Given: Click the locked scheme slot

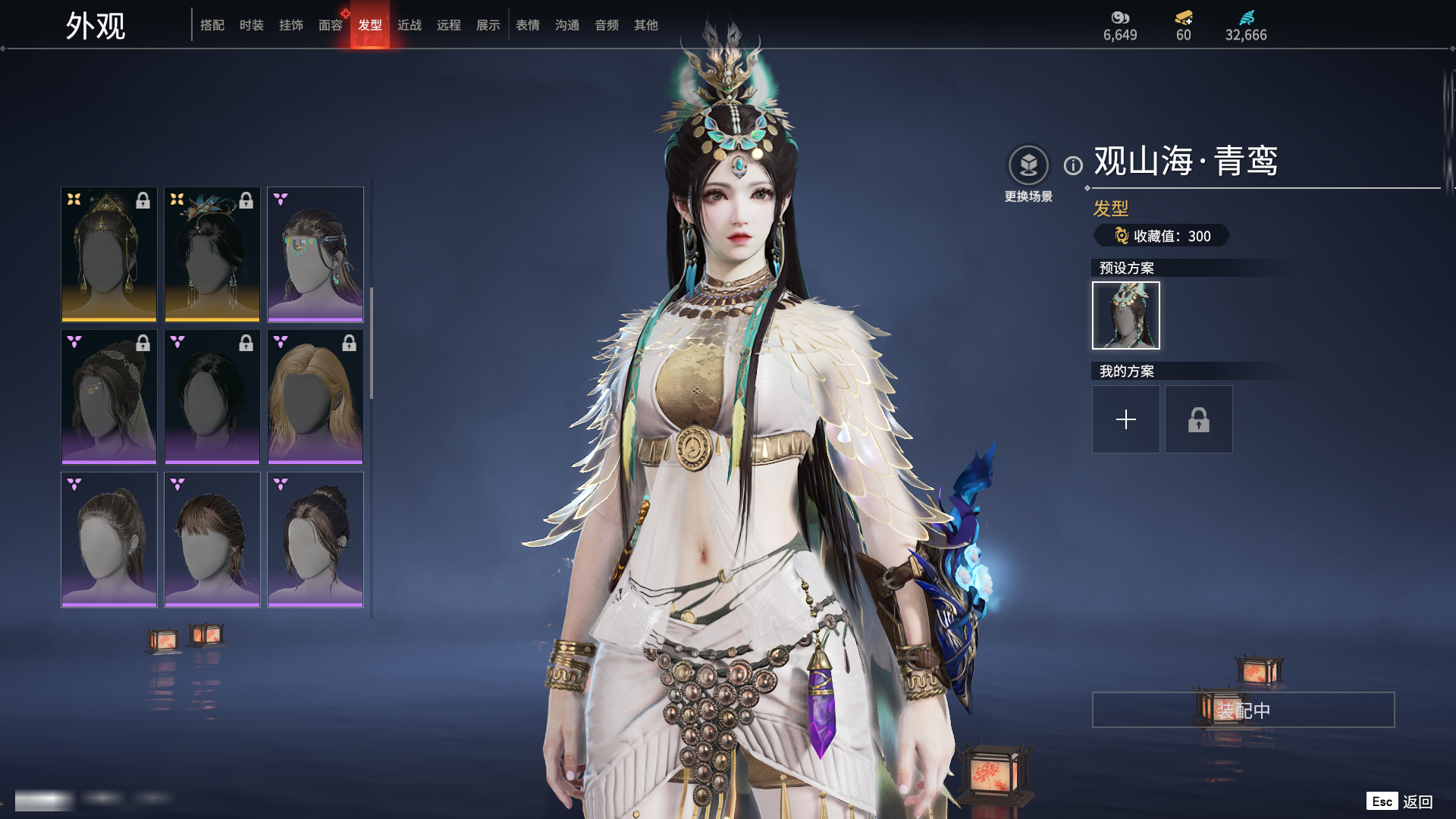Looking at the screenshot, I should tap(1198, 419).
